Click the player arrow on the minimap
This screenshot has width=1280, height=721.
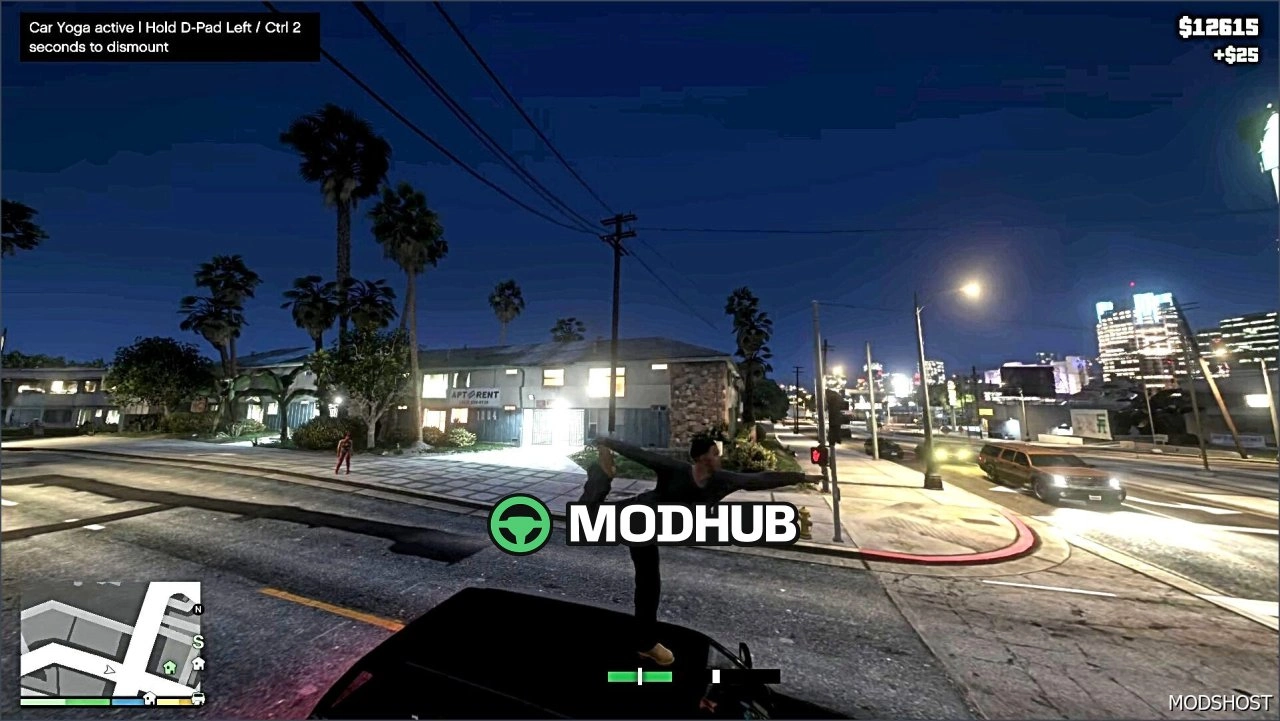pyautogui.click(x=109, y=671)
